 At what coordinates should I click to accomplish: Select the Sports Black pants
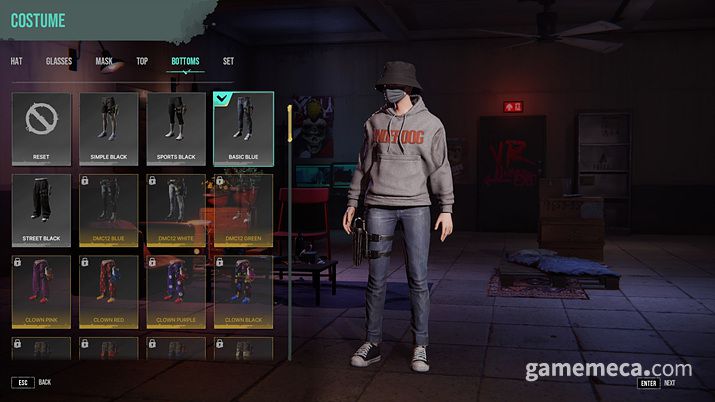176,128
